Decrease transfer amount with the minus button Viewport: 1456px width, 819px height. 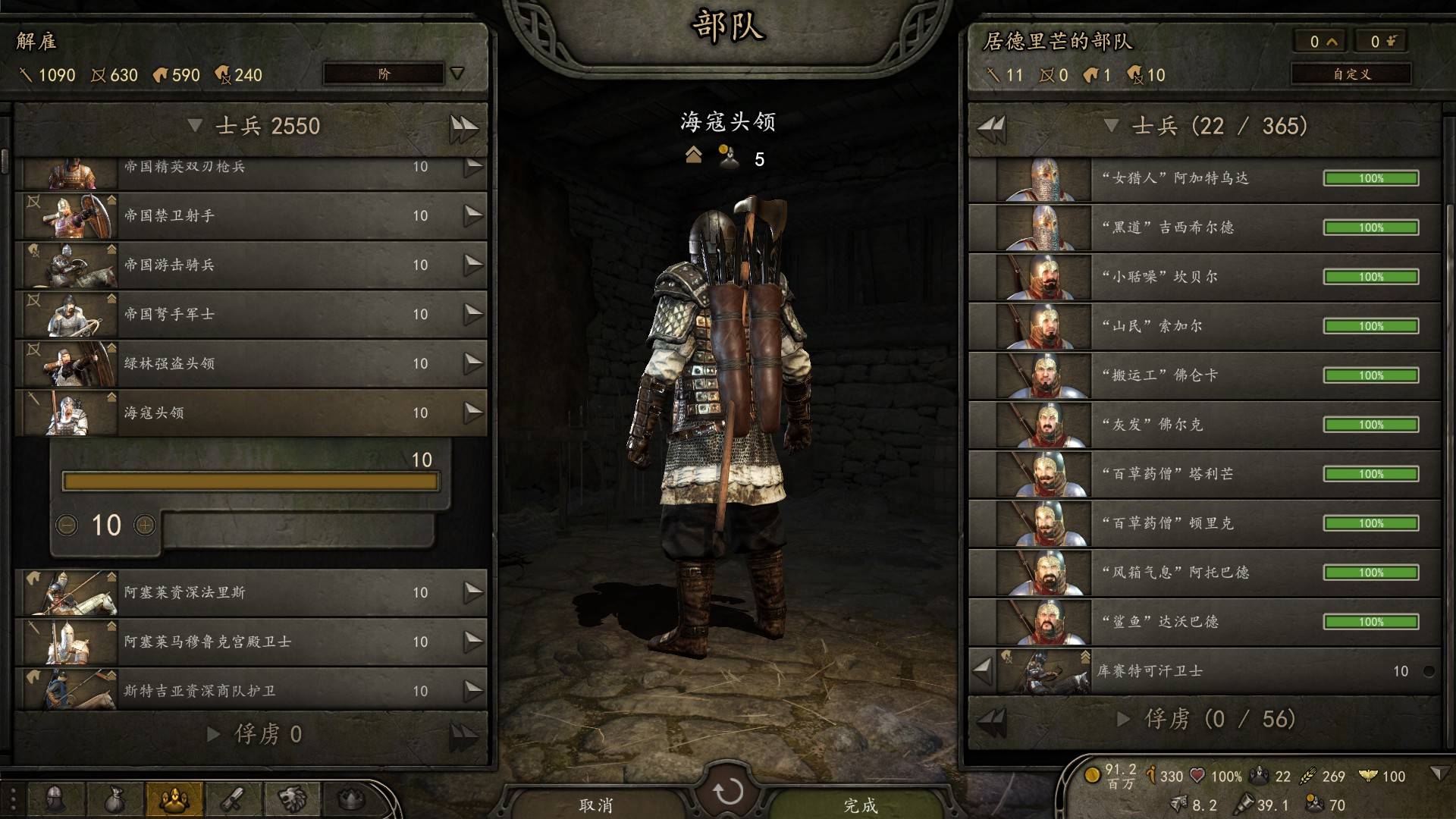tap(67, 525)
